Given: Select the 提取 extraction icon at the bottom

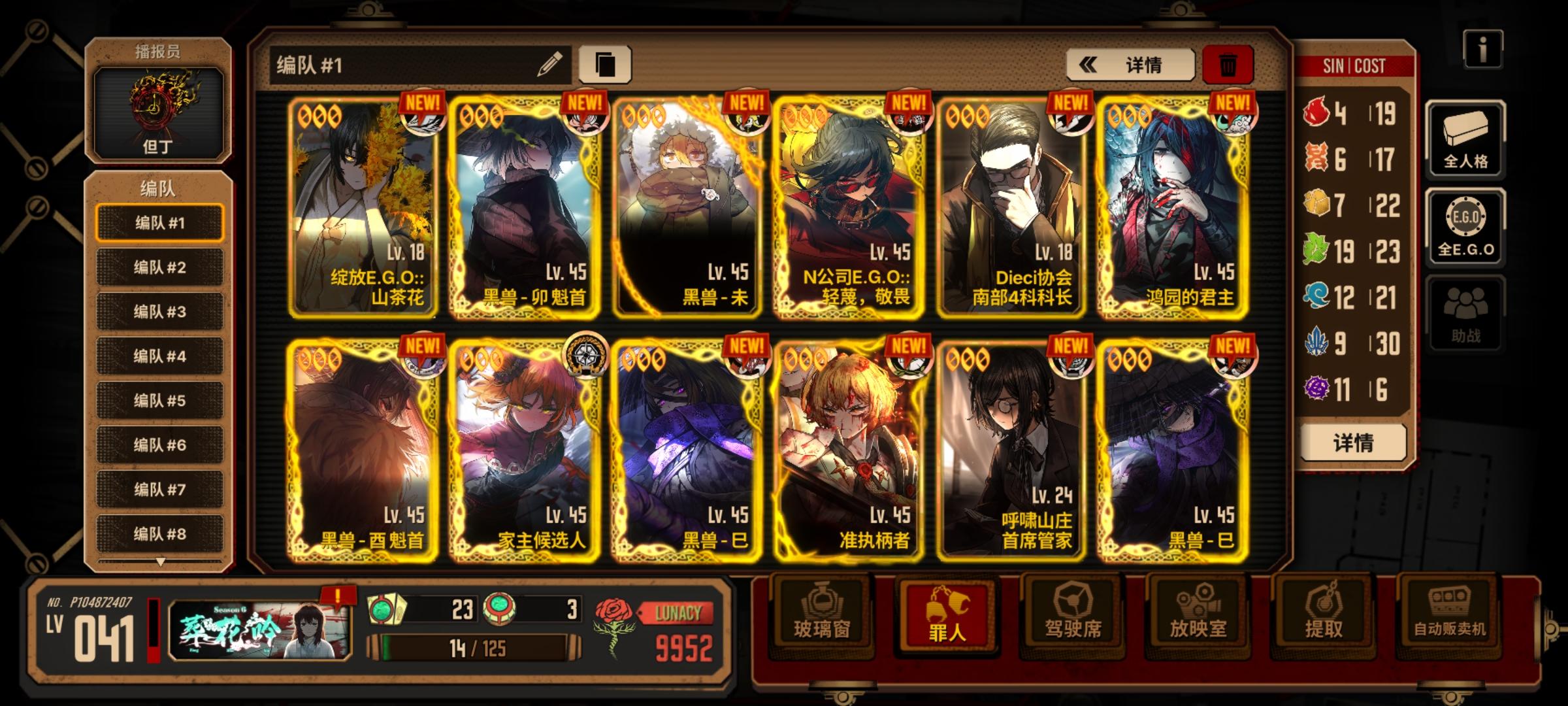Looking at the screenshot, I should click(x=1325, y=616).
